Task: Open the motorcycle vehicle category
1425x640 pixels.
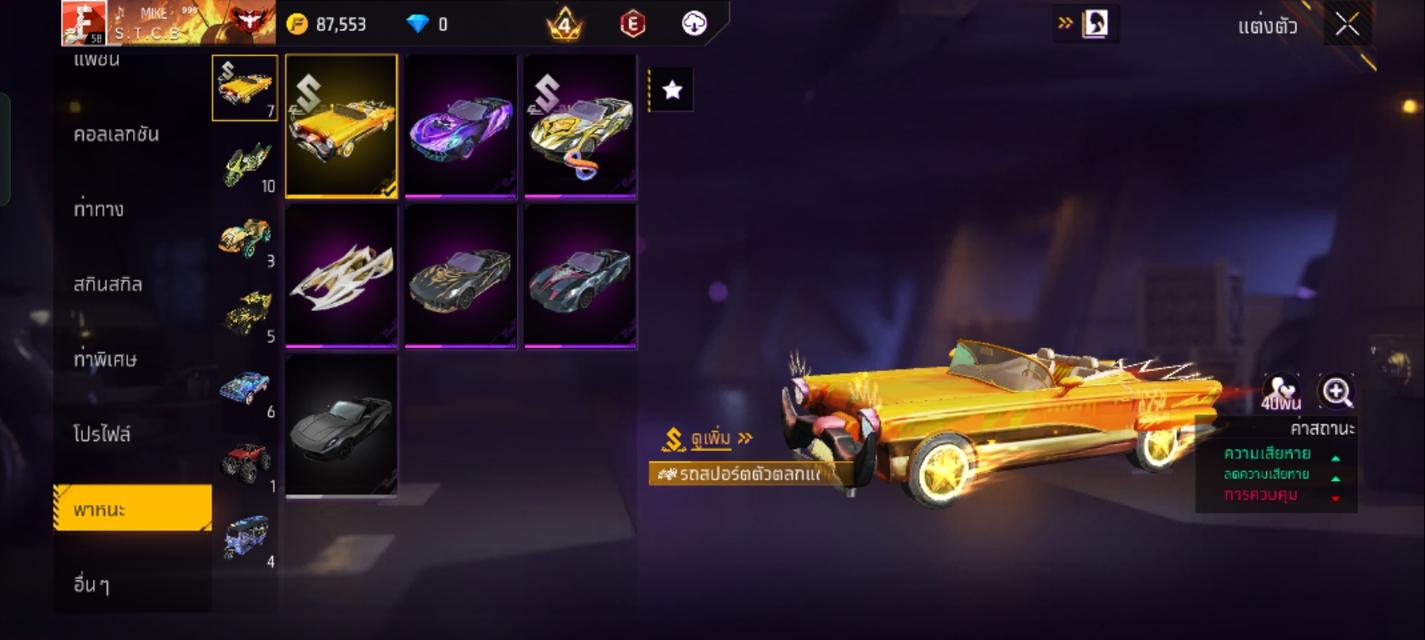Action: point(245,163)
